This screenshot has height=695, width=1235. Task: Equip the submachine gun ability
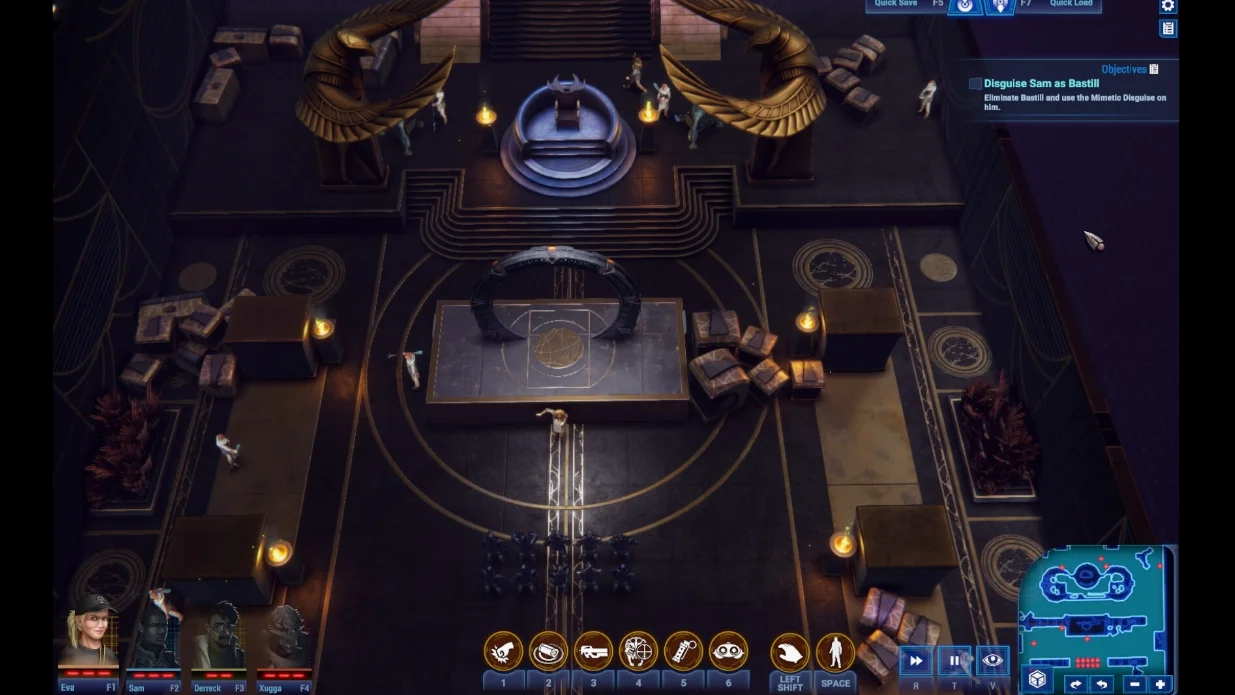tap(593, 651)
